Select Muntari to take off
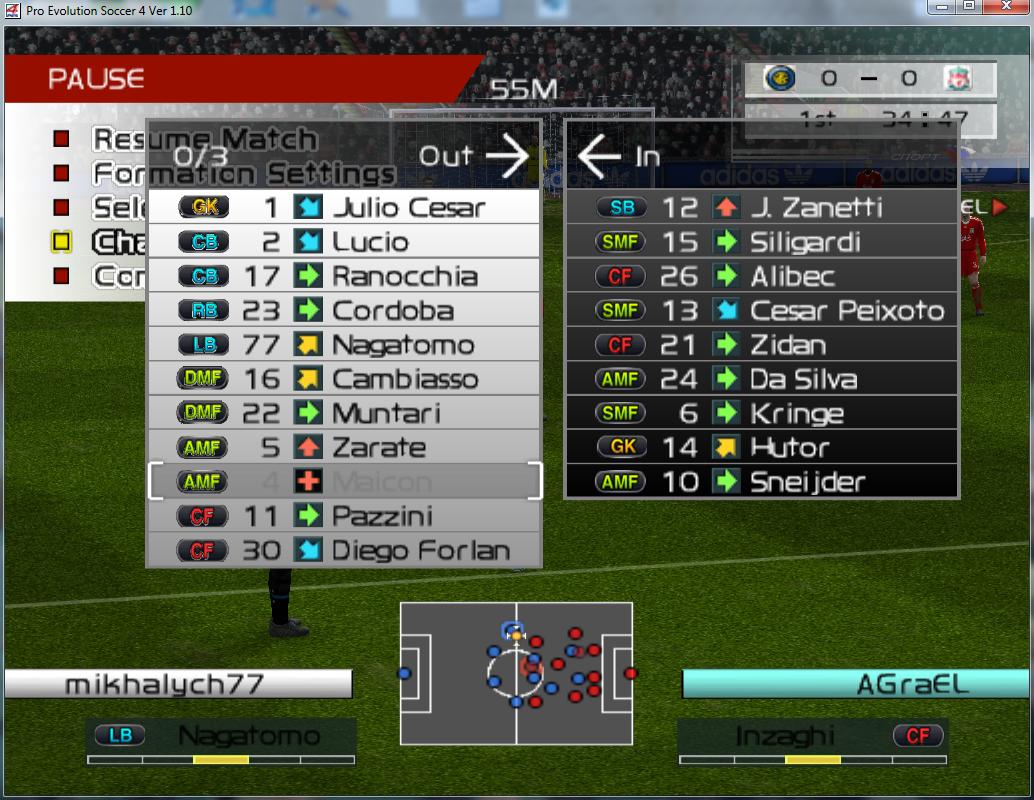 (x=343, y=413)
